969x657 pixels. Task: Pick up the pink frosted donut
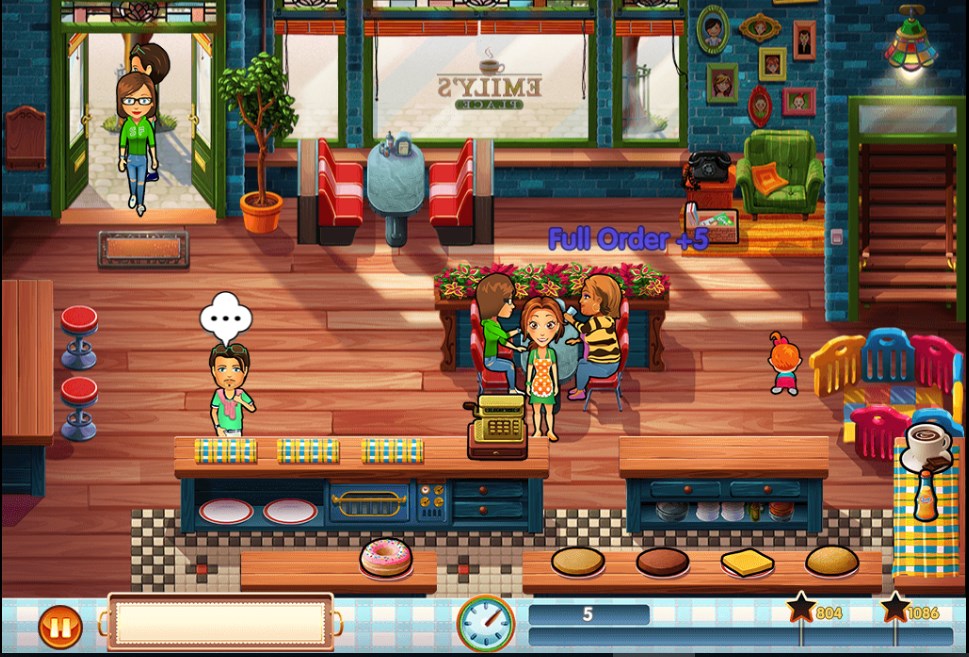pyautogui.click(x=385, y=557)
